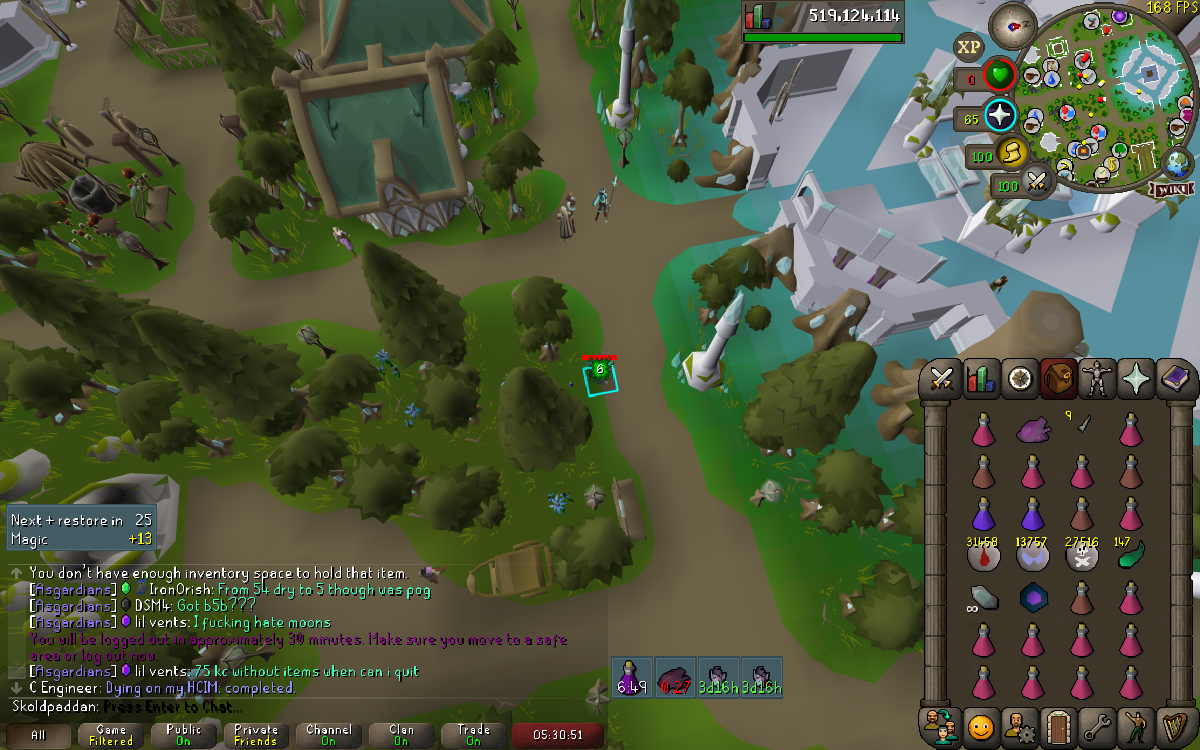1200x750 pixels.
Task: Open the Combat Options tab
Action: 941,379
